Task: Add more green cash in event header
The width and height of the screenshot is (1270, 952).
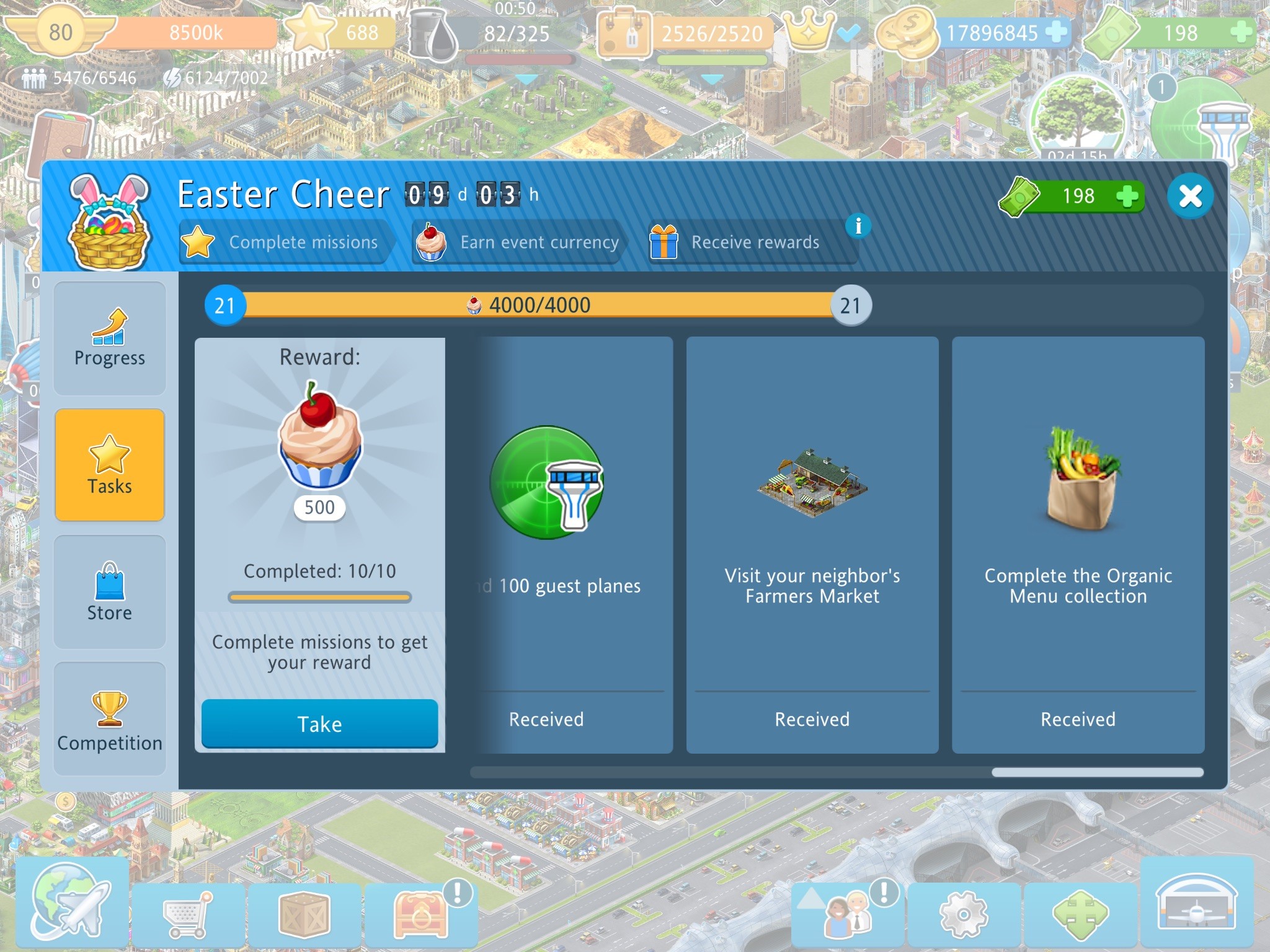Action: point(1127,196)
